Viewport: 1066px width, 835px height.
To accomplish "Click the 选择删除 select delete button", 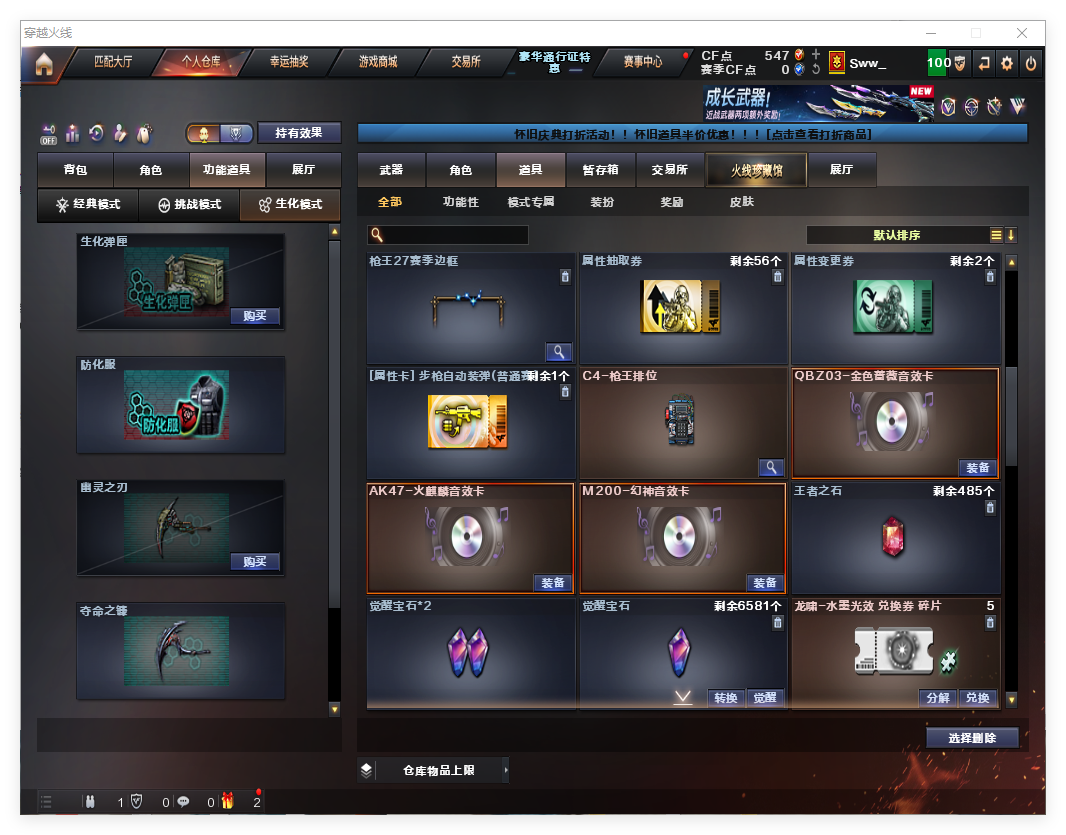I will (971, 738).
